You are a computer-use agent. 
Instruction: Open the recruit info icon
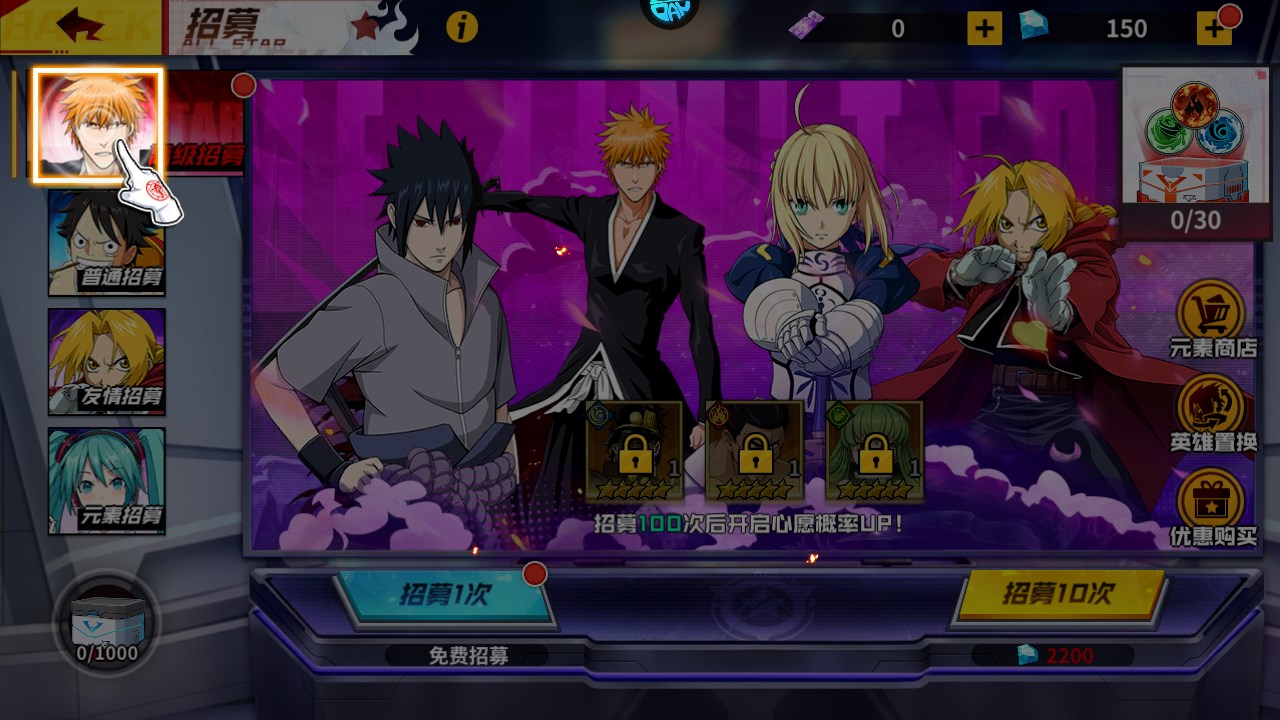tap(461, 27)
